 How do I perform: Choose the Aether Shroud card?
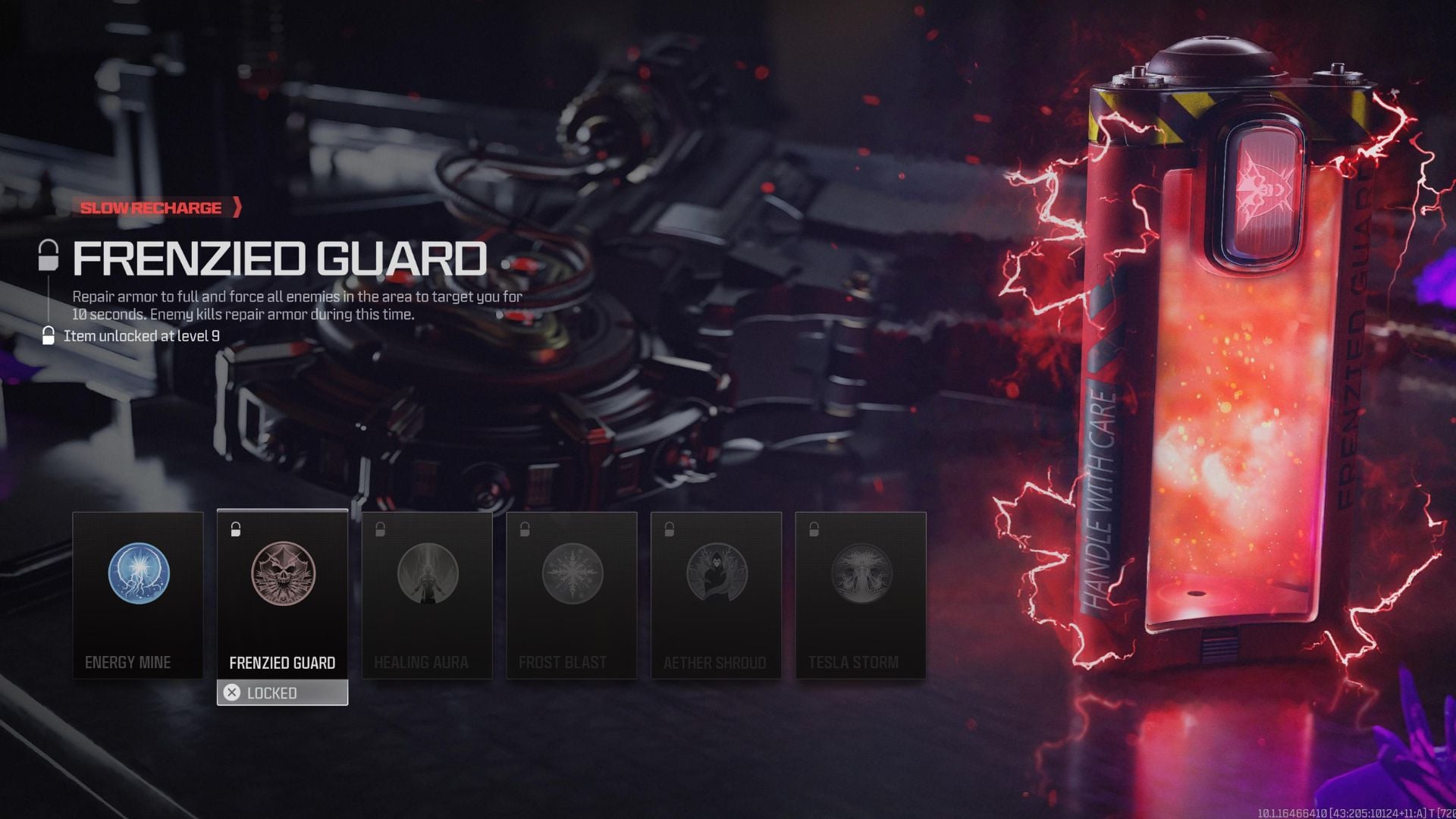[716, 595]
